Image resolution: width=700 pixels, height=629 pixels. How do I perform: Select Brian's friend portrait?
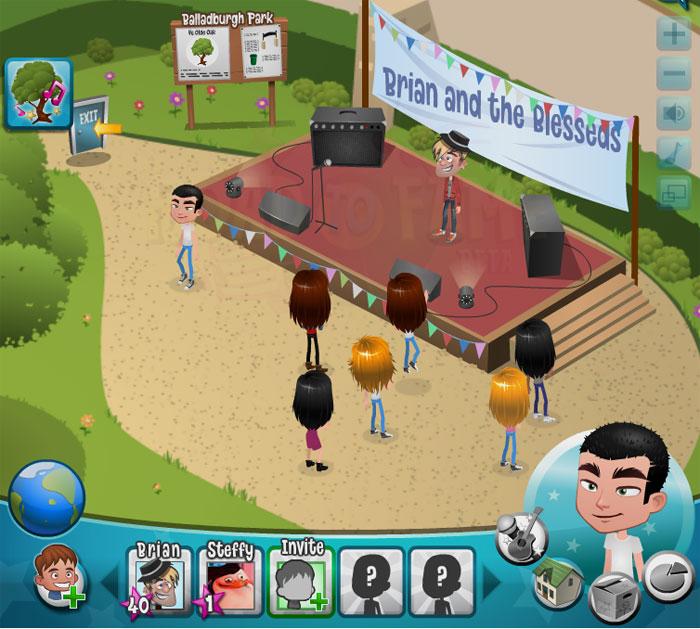point(159,576)
